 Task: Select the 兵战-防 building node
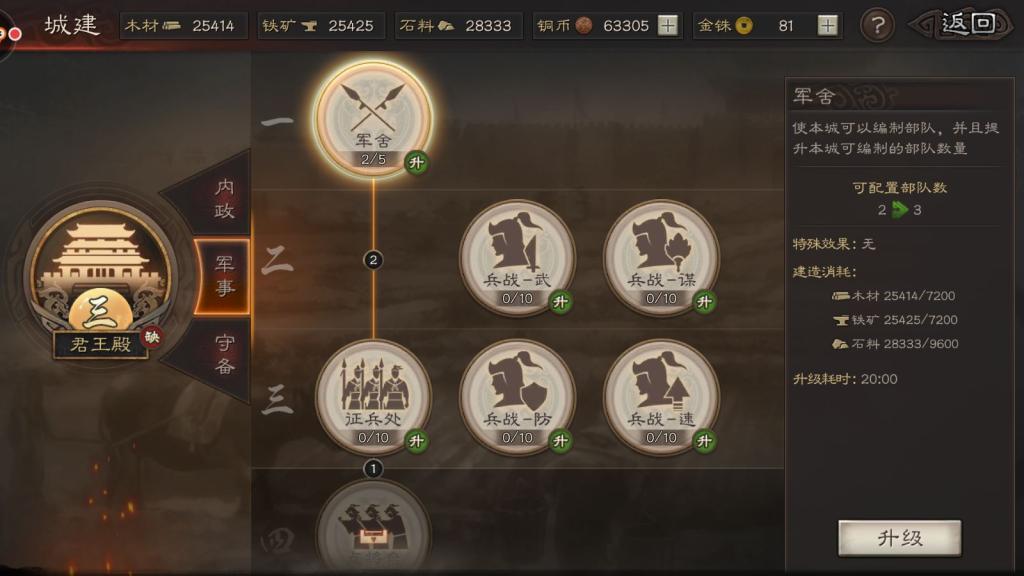(x=517, y=396)
